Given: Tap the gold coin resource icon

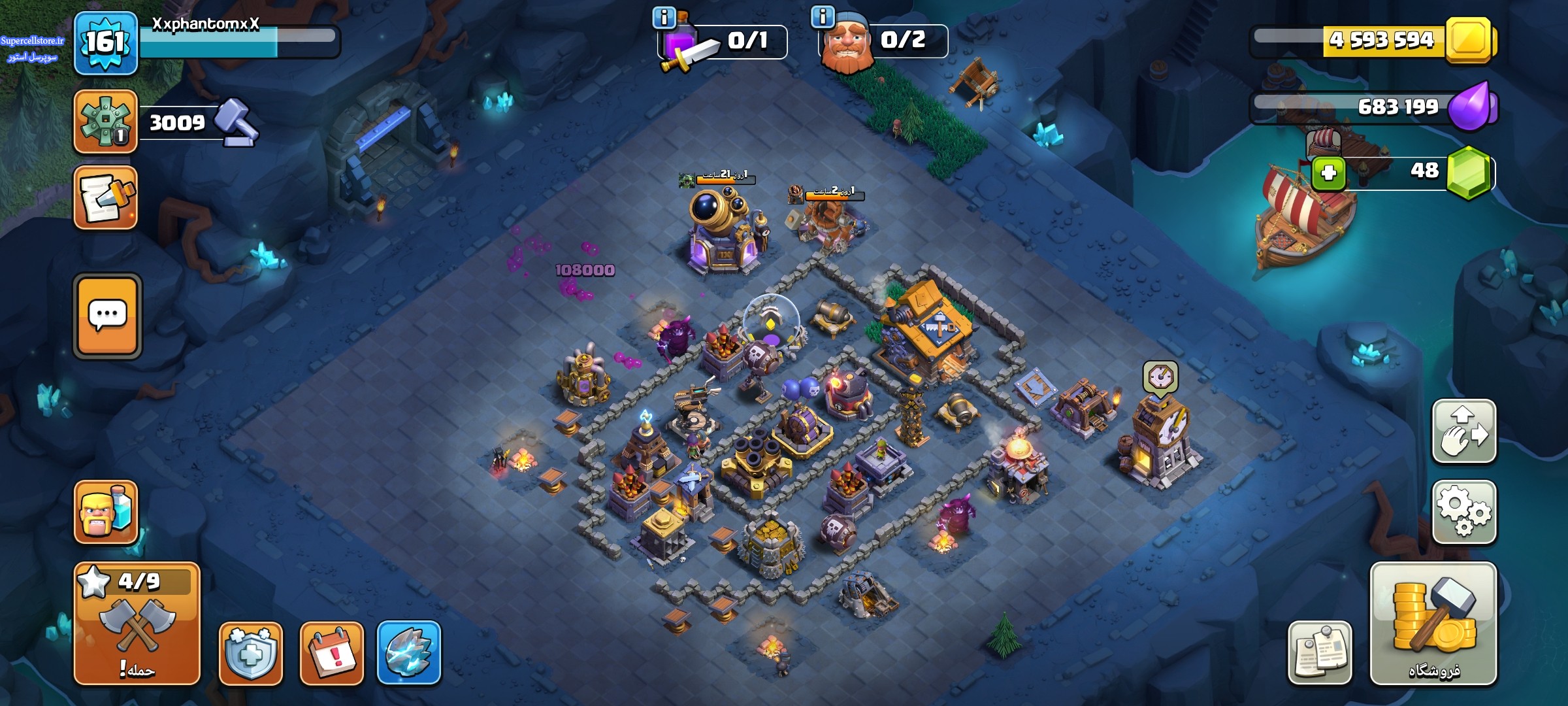Looking at the screenshot, I should point(1469,41).
